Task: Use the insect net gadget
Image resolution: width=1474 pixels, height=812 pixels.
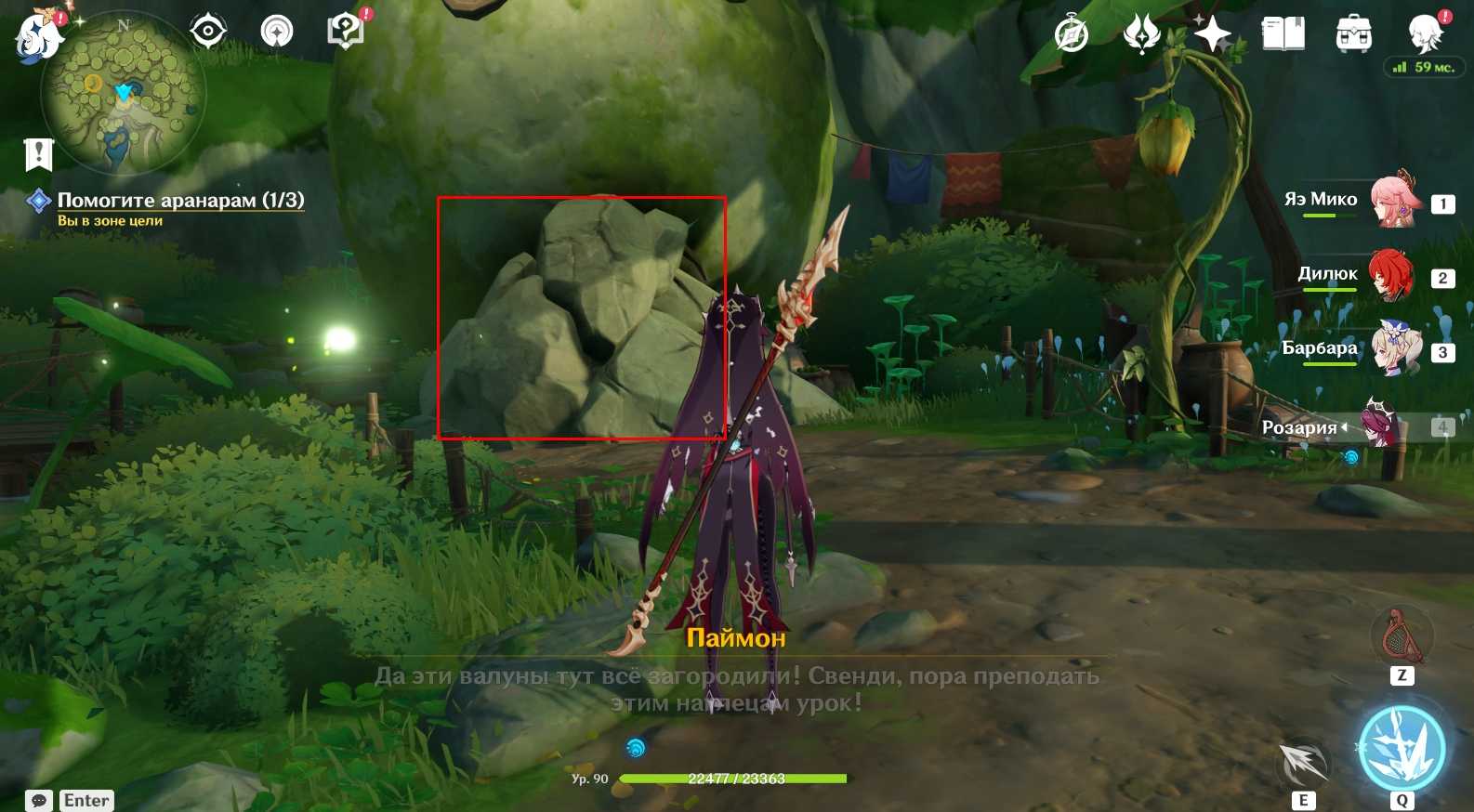Action: tap(1402, 638)
